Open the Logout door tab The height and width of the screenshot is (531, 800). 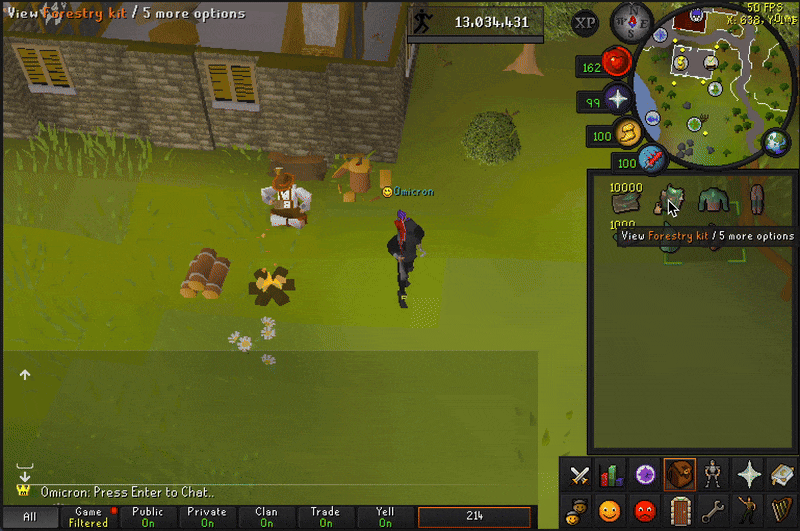(680, 510)
